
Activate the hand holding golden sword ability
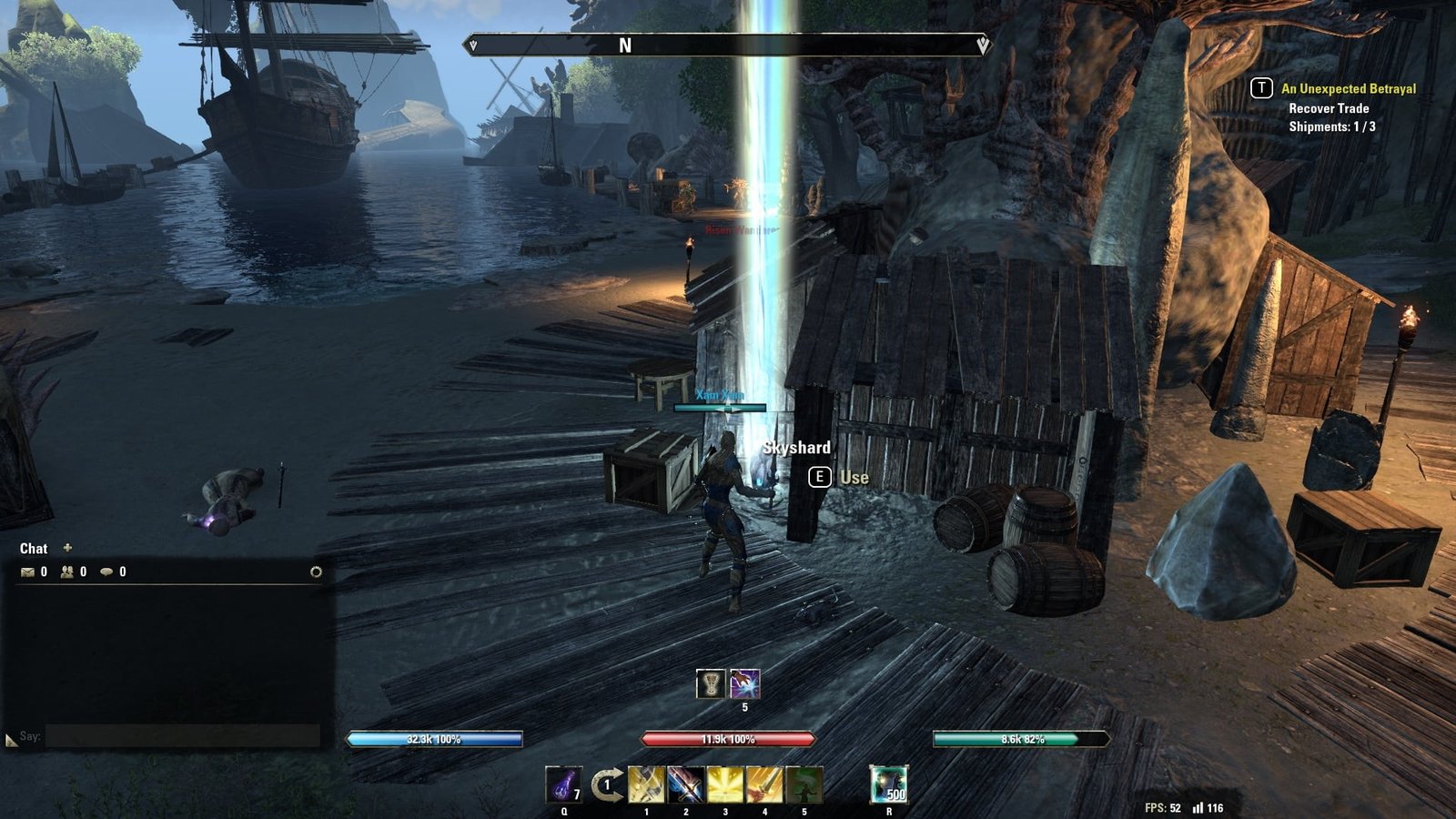(764, 784)
